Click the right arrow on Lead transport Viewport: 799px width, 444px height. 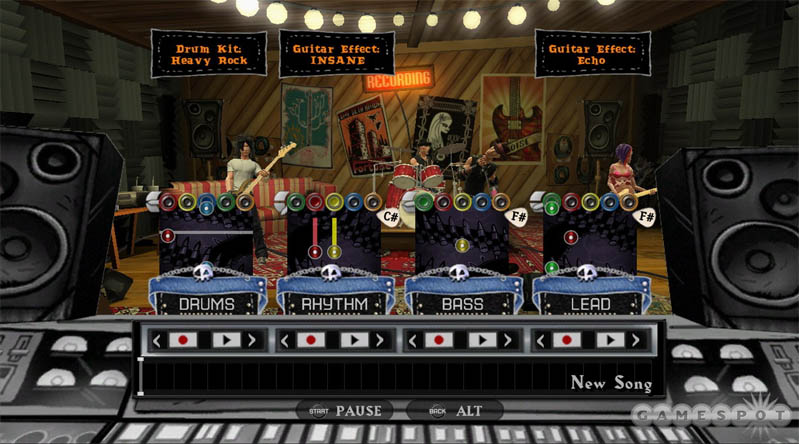click(638, 340)
